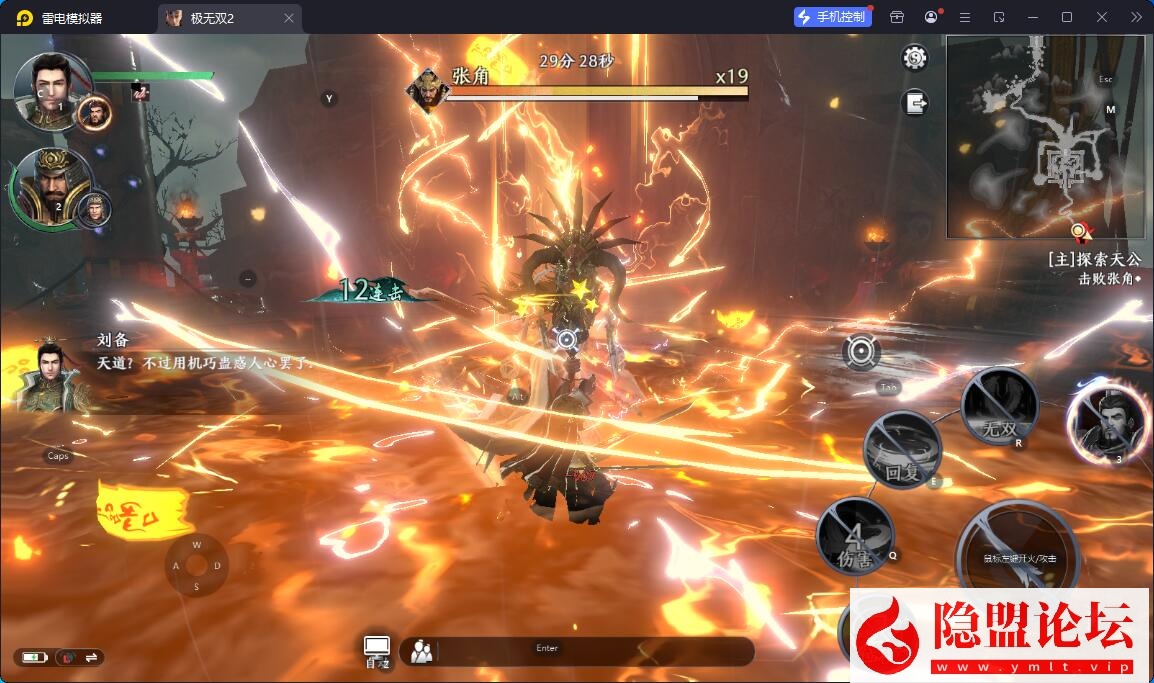Open the minimap
Screen dimensions: 1154x683
point(1045,137)
